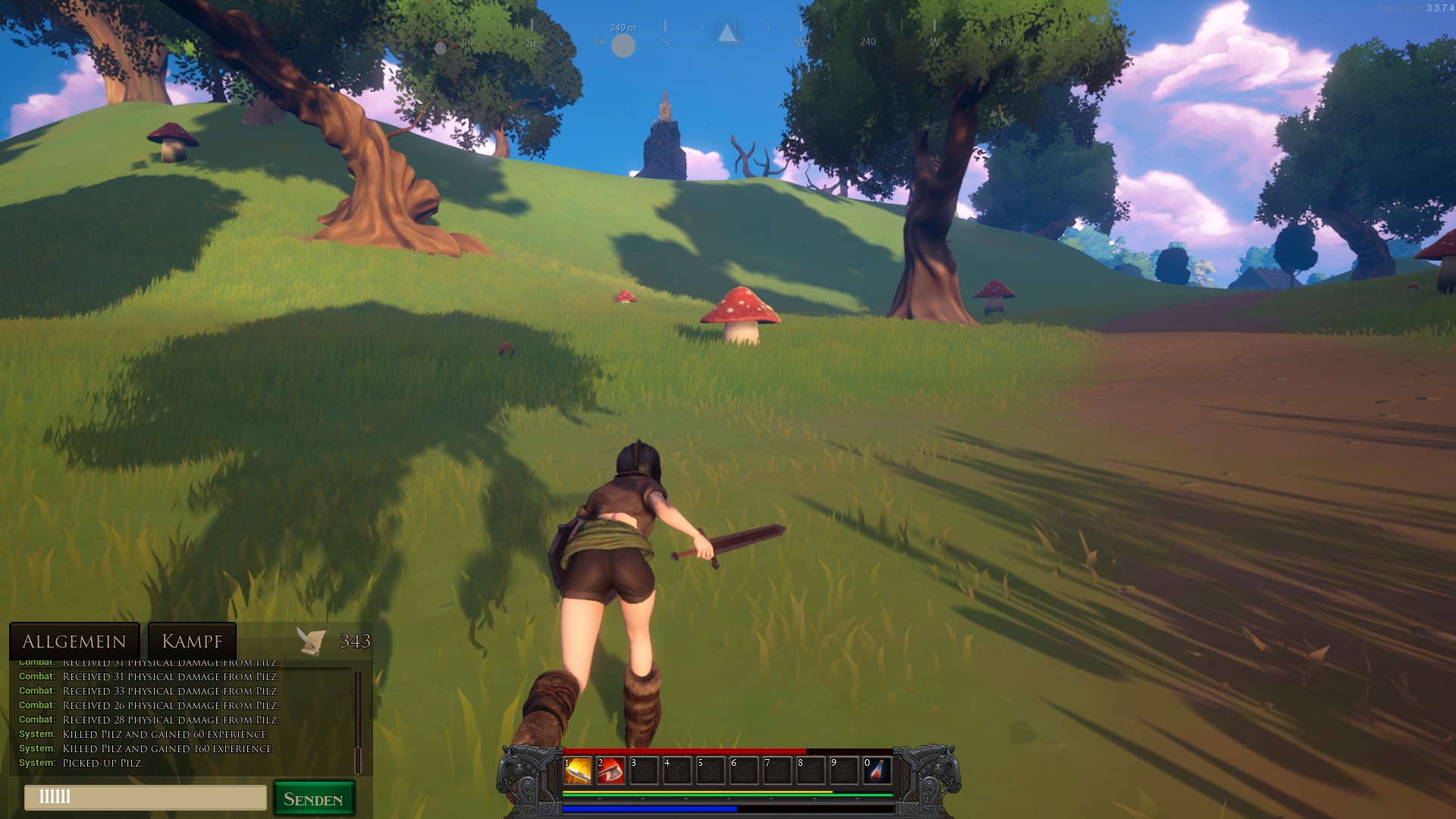Viewport: 1456px width, 819px height.
Task: Click the chat log scrollbar
Action: (357, 720)
